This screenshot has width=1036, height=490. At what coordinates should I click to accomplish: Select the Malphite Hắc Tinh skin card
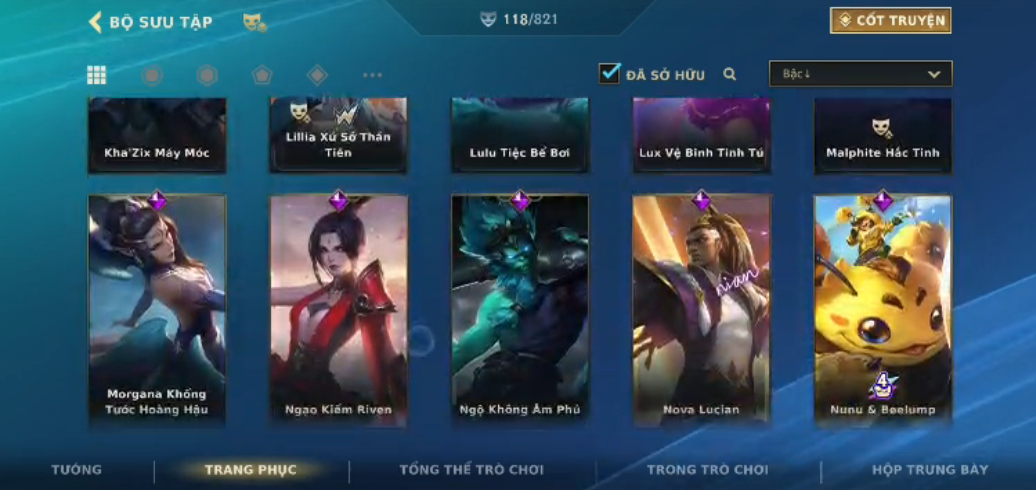pos(882,136)
